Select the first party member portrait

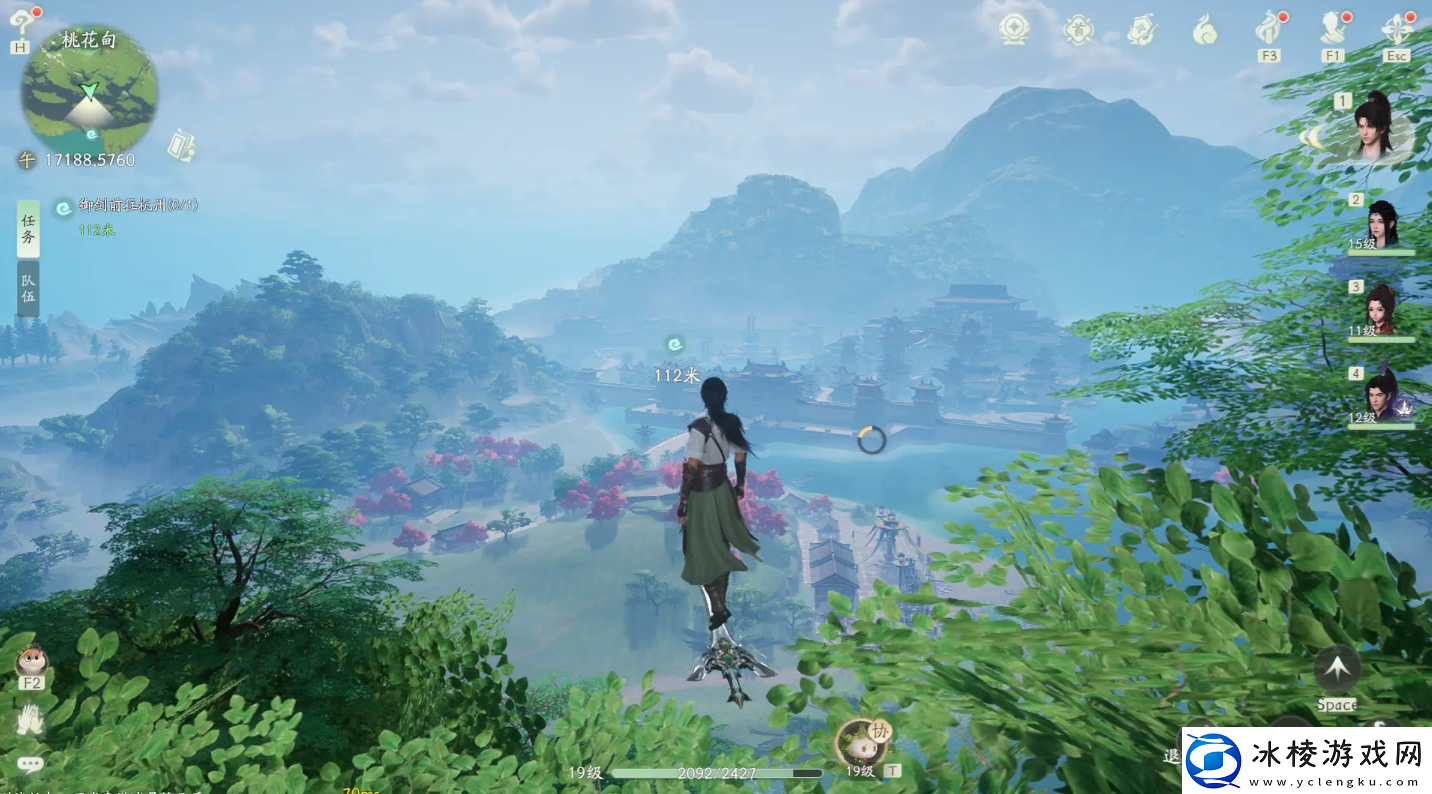tap(1377, 127)
